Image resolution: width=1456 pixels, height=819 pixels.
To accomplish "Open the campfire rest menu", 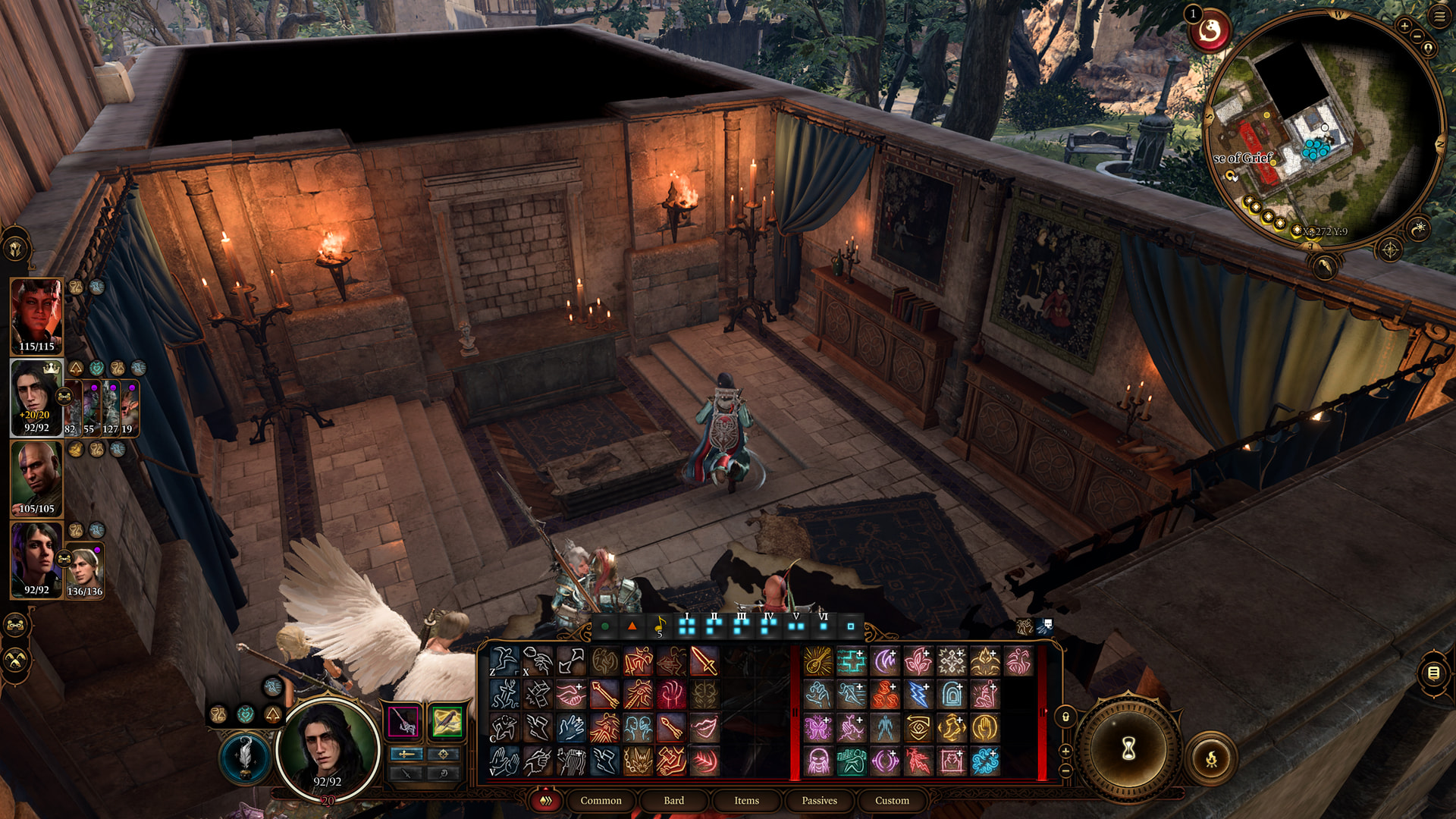I will pyautogui.click(x=1211, y=758).
